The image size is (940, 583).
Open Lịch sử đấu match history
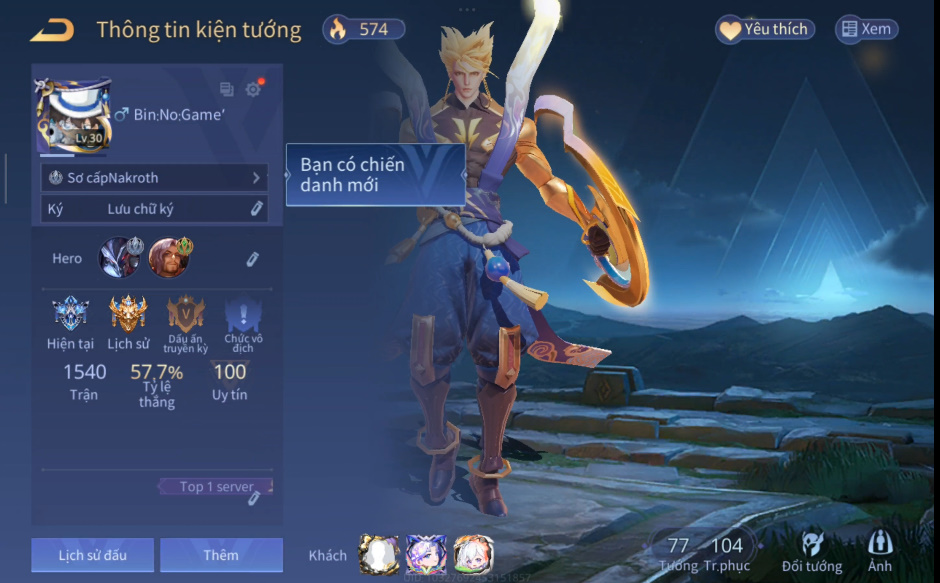coord(92,555)
